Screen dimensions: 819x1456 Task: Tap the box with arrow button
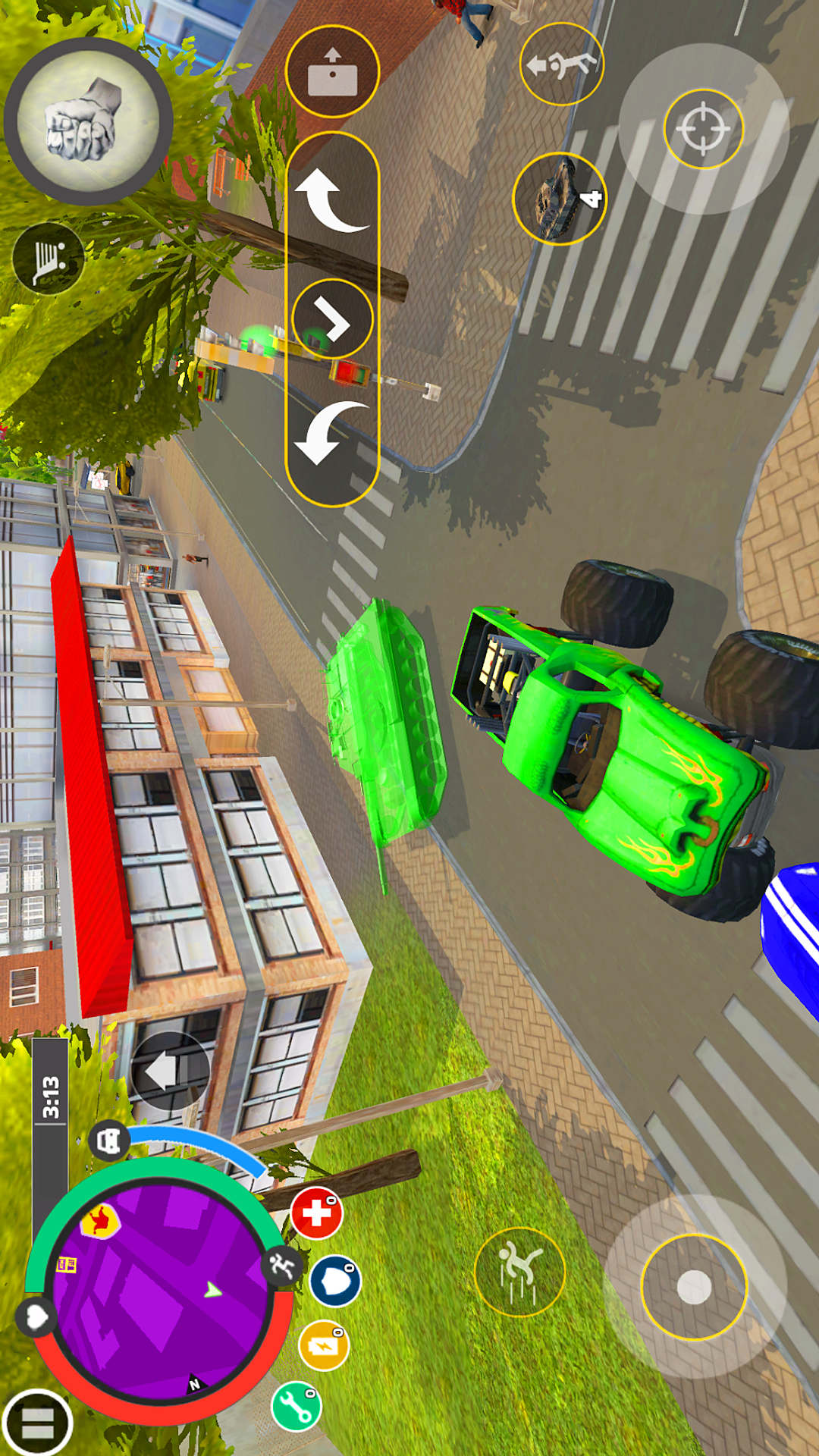332,71
